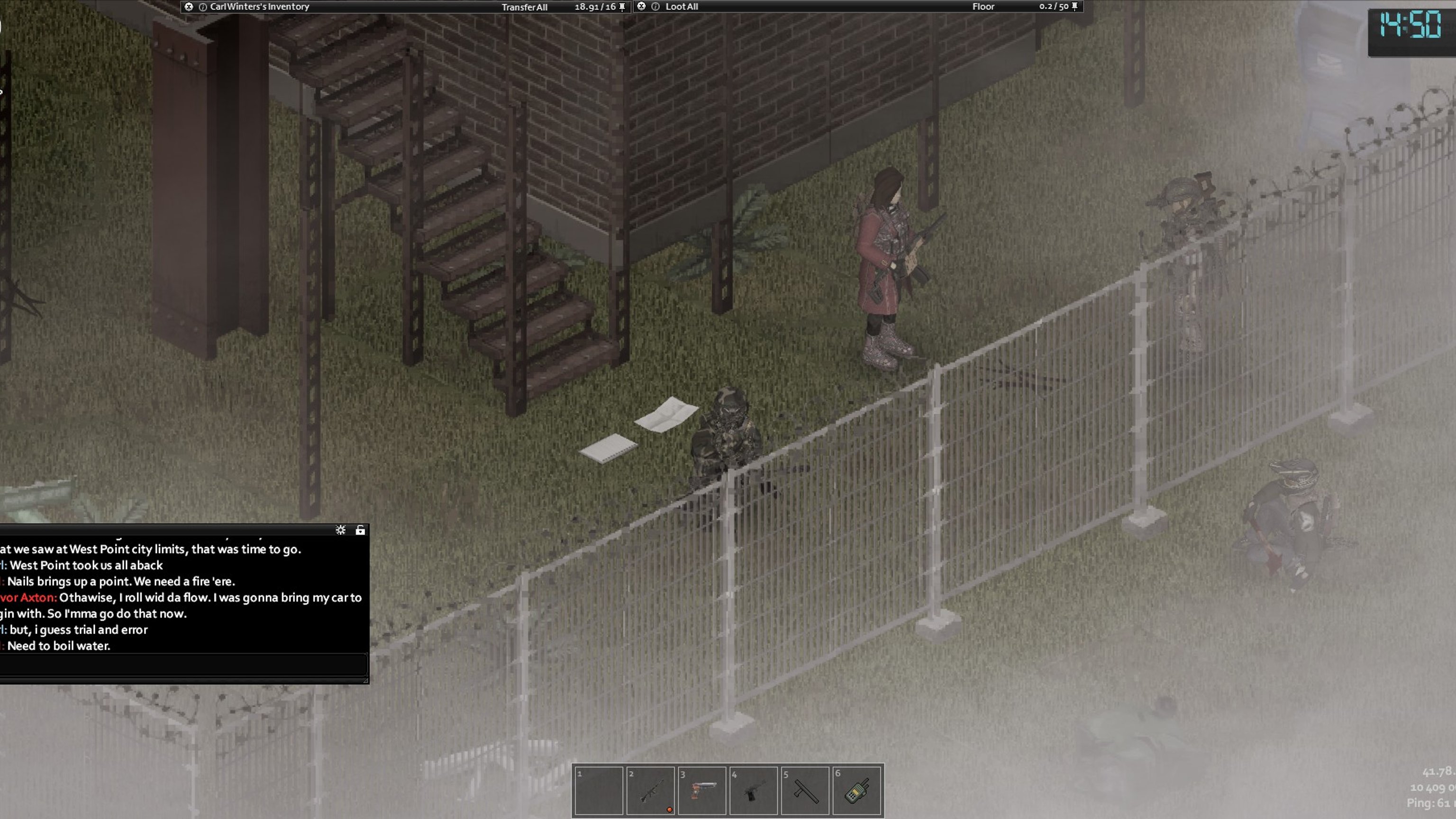Pin the player inventory panel

tap(622, 7)
